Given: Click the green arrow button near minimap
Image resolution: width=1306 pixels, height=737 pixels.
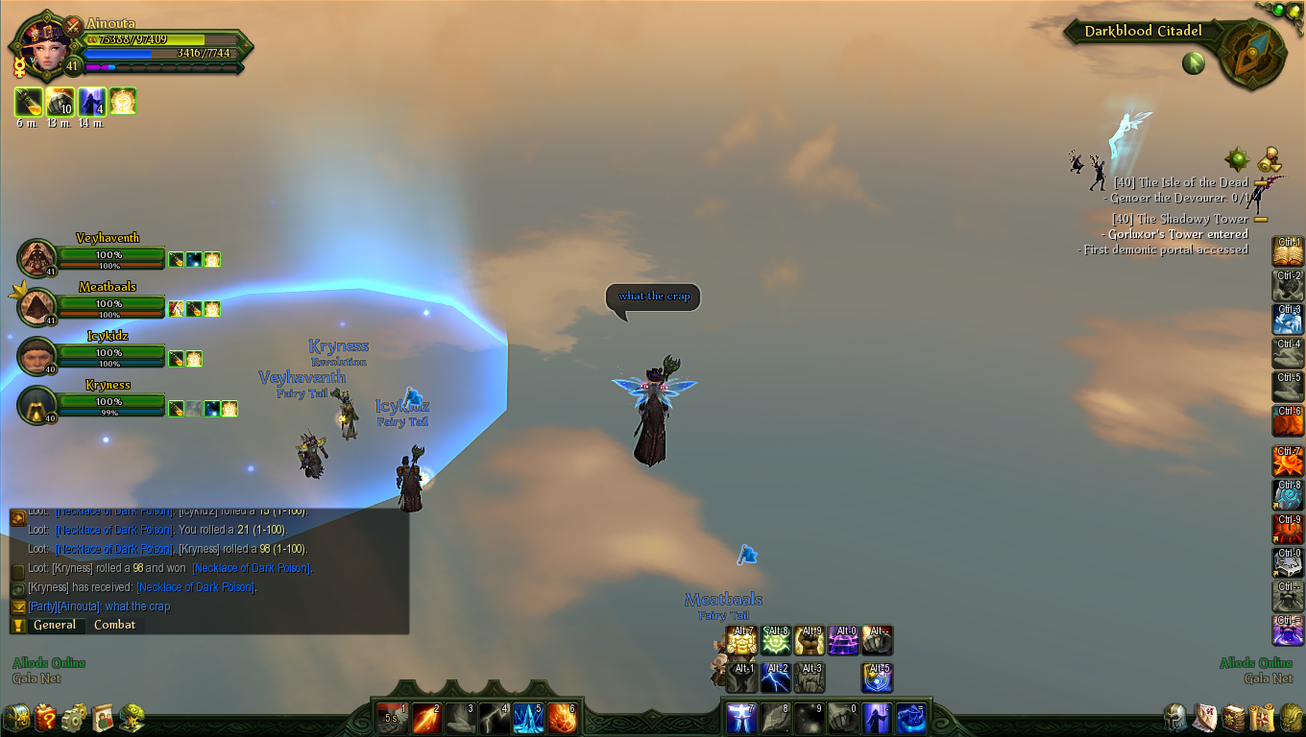Looking at the screenshot, I should pos(1193,63).
